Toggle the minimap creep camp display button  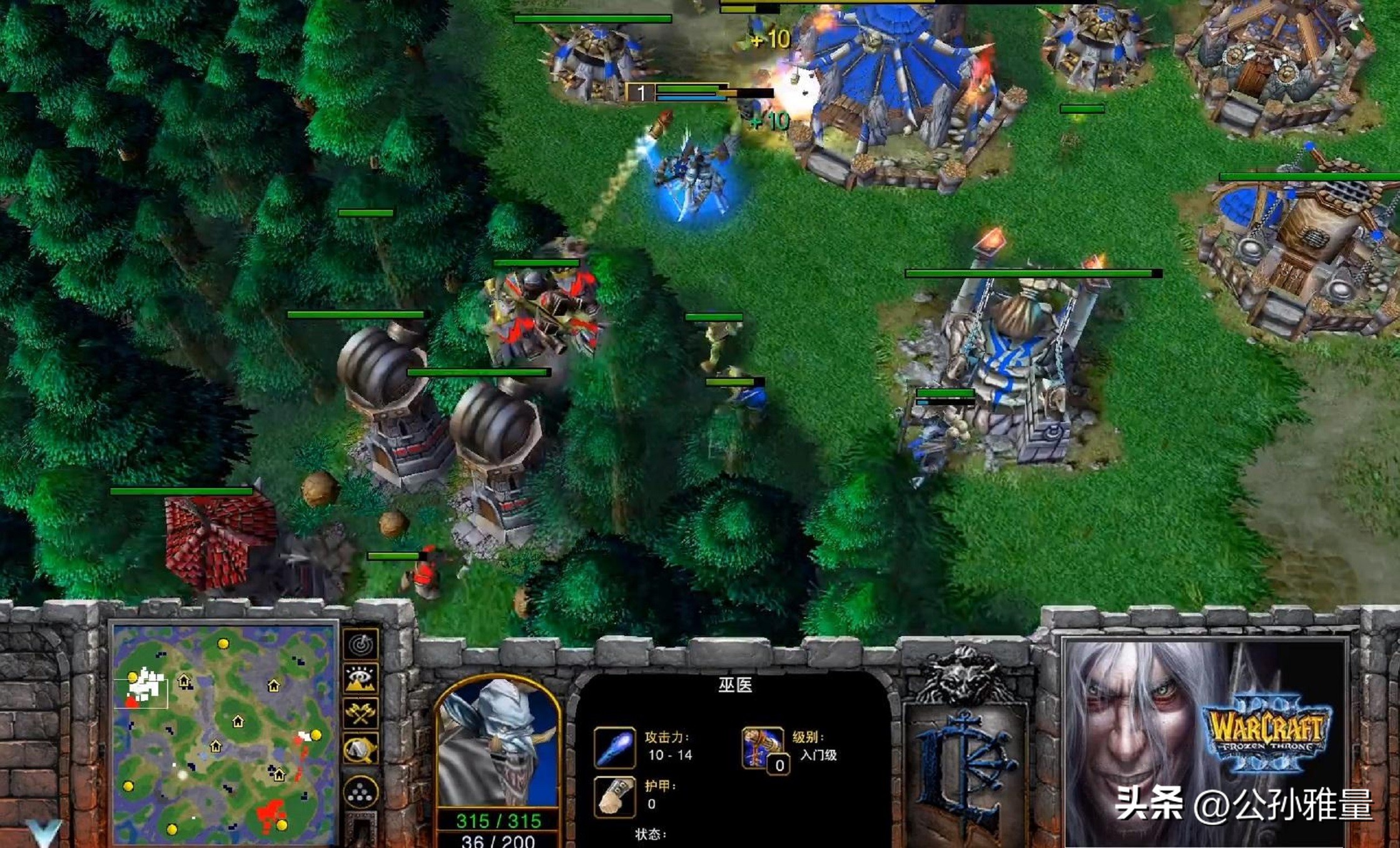pyautogui.click(x=361, y=749)
